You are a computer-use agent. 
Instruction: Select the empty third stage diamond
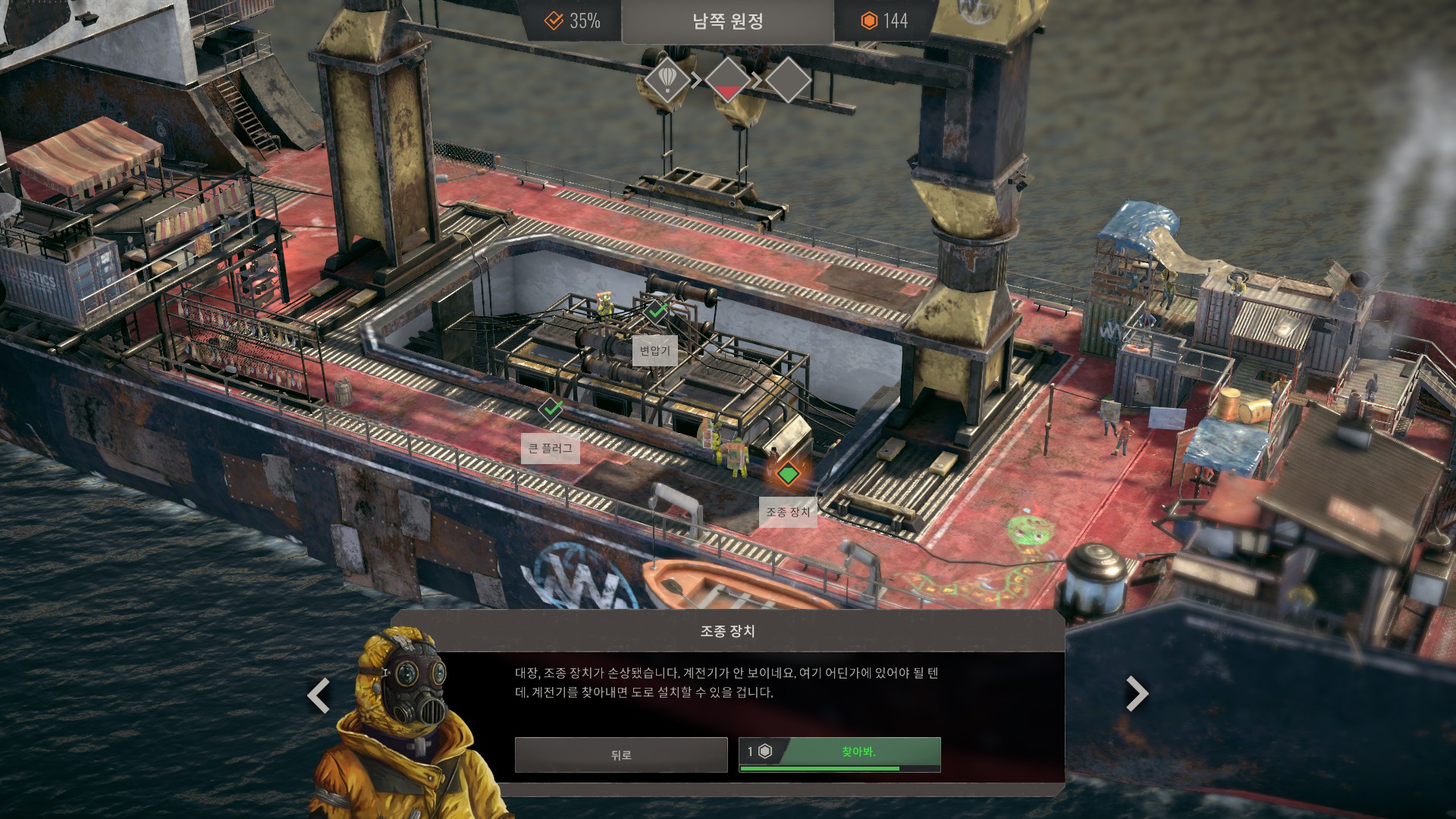[788, 80]
